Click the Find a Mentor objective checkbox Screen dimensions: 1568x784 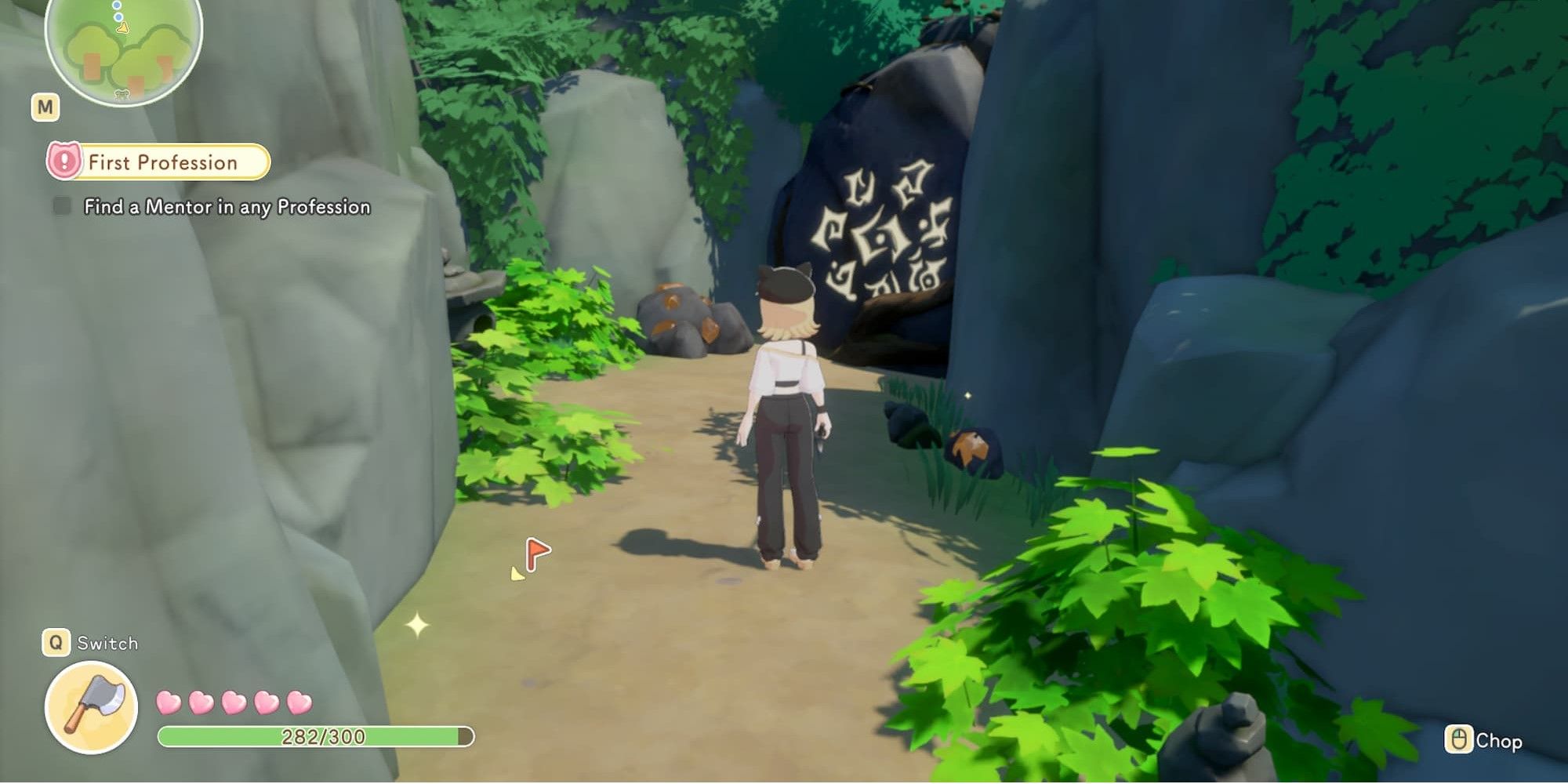point(62,206)
